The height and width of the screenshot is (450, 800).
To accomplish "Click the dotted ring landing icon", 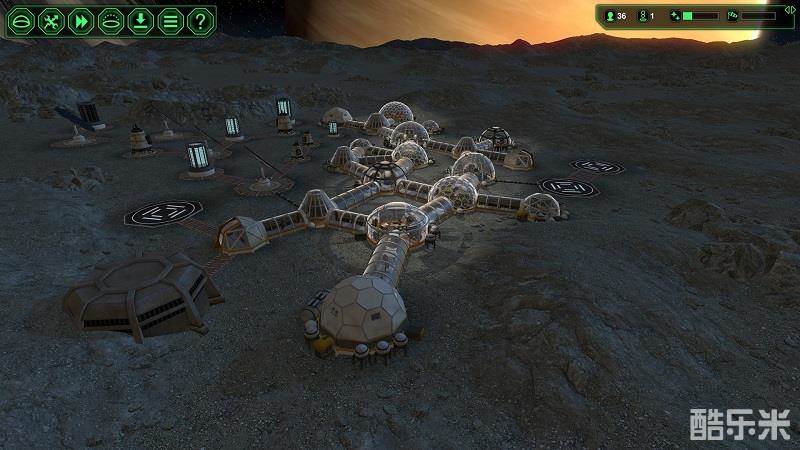I will (111, 20).
